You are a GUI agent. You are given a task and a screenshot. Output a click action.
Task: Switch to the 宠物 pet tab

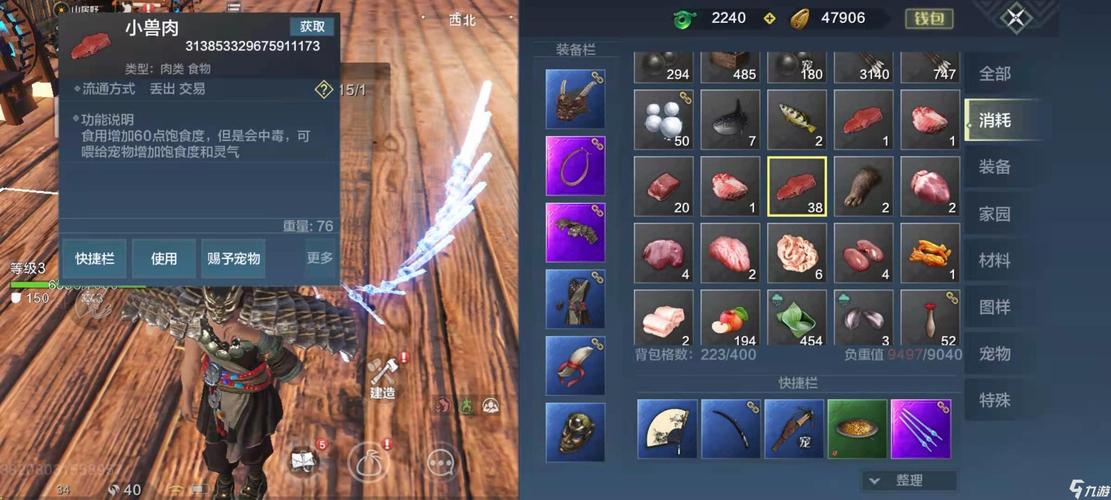pos(994,353)
